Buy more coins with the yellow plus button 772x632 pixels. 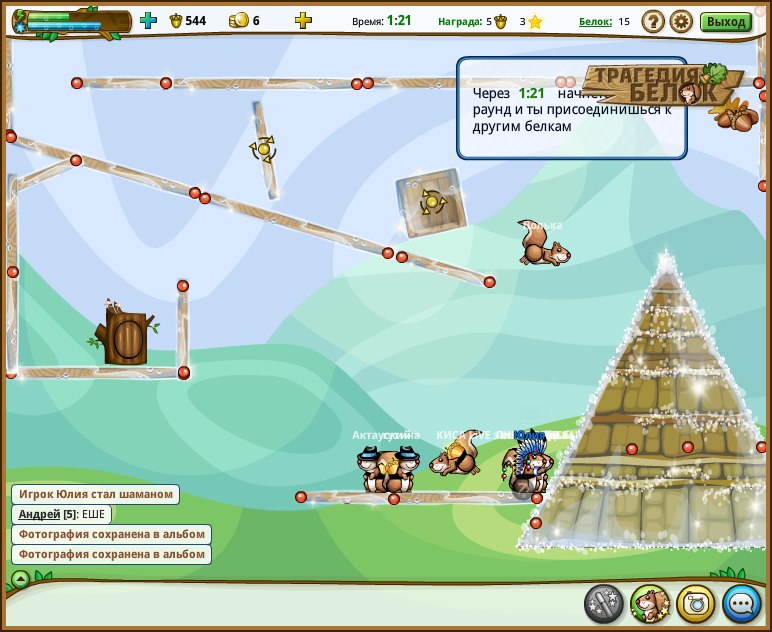[x=303, y=20]
